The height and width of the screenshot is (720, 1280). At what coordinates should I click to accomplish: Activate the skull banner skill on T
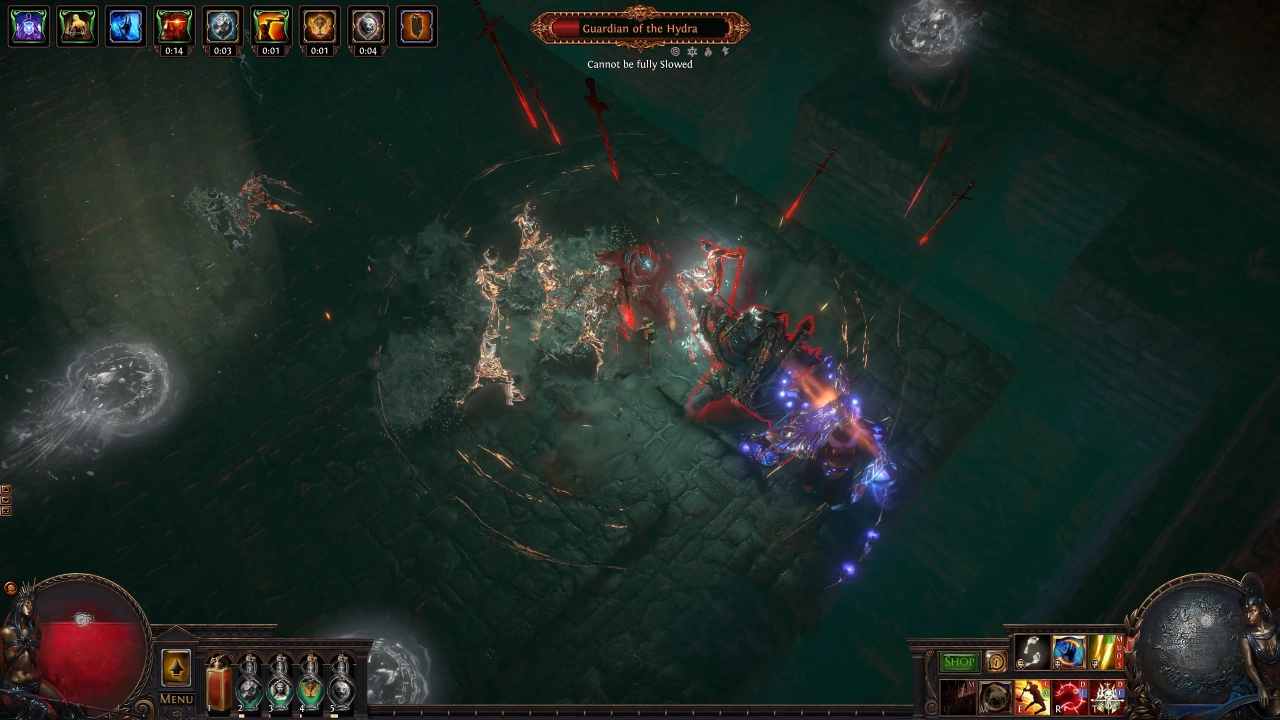click(1106, 697)
